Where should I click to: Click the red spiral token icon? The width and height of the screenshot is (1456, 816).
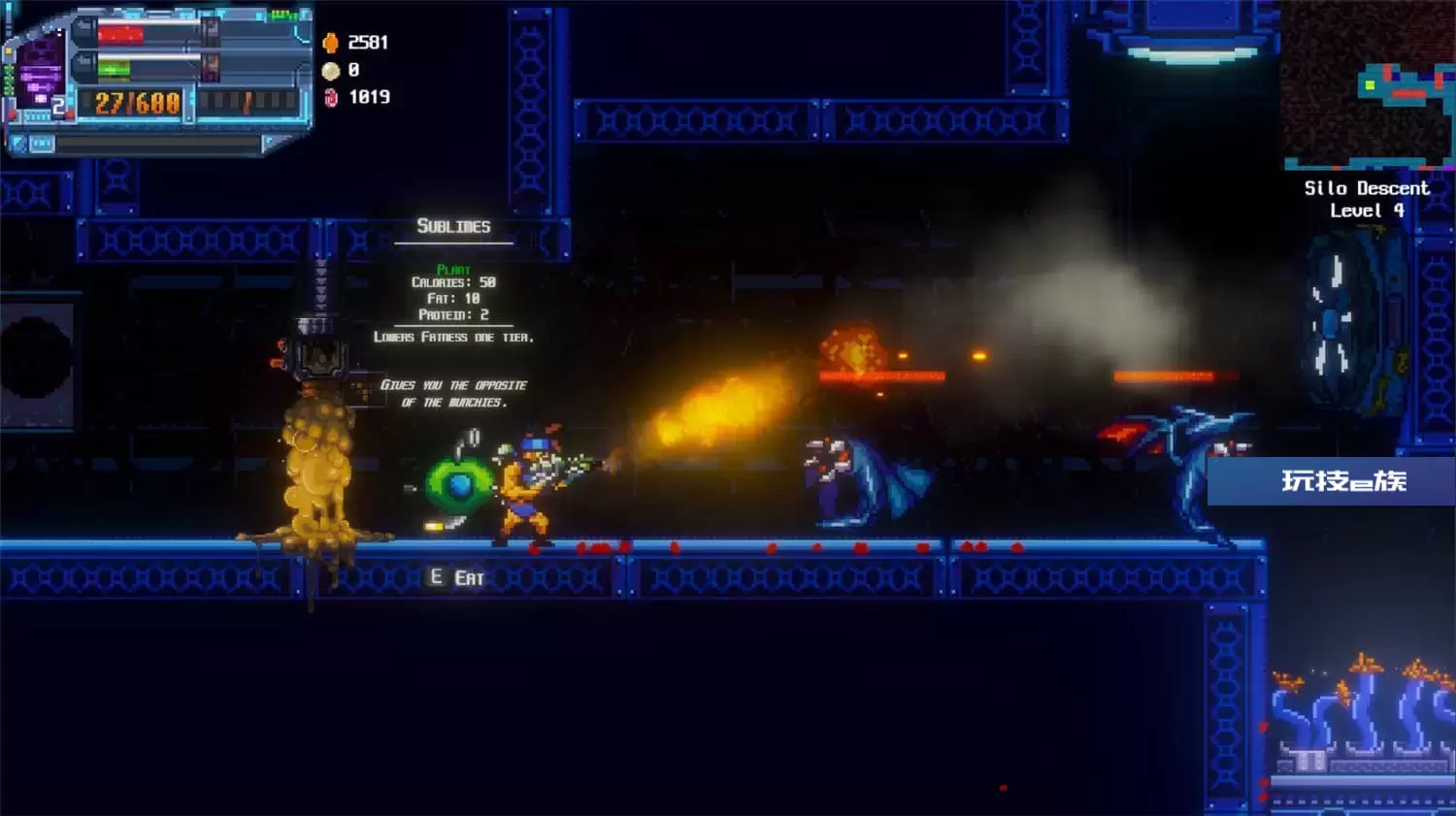click(x=331, y=97)
